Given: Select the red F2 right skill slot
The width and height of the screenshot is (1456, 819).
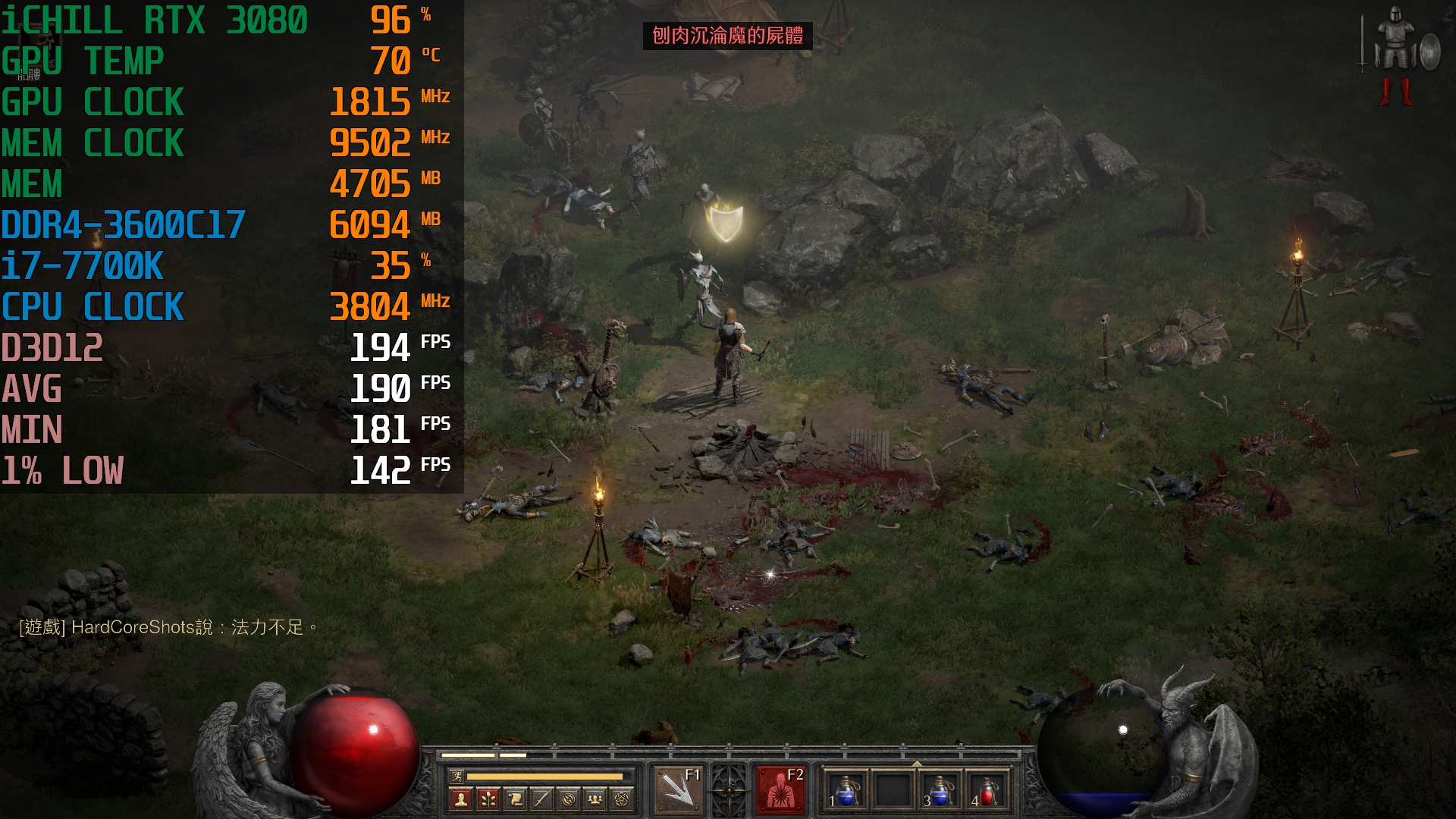Looking at the screenshot, I should click(780, 790).
